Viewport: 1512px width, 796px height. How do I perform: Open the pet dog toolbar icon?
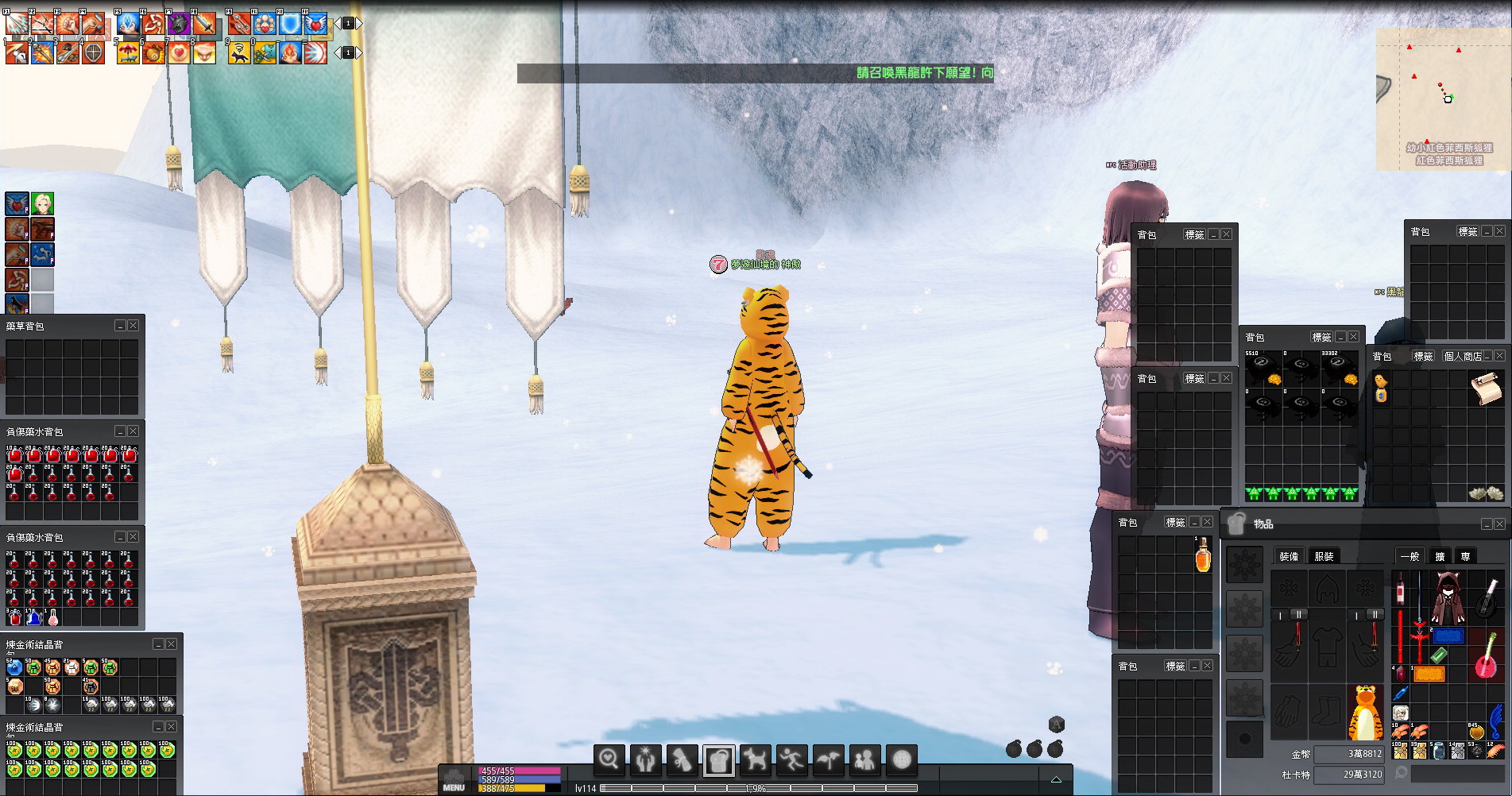pyautogui.click(x=755, y=759)
